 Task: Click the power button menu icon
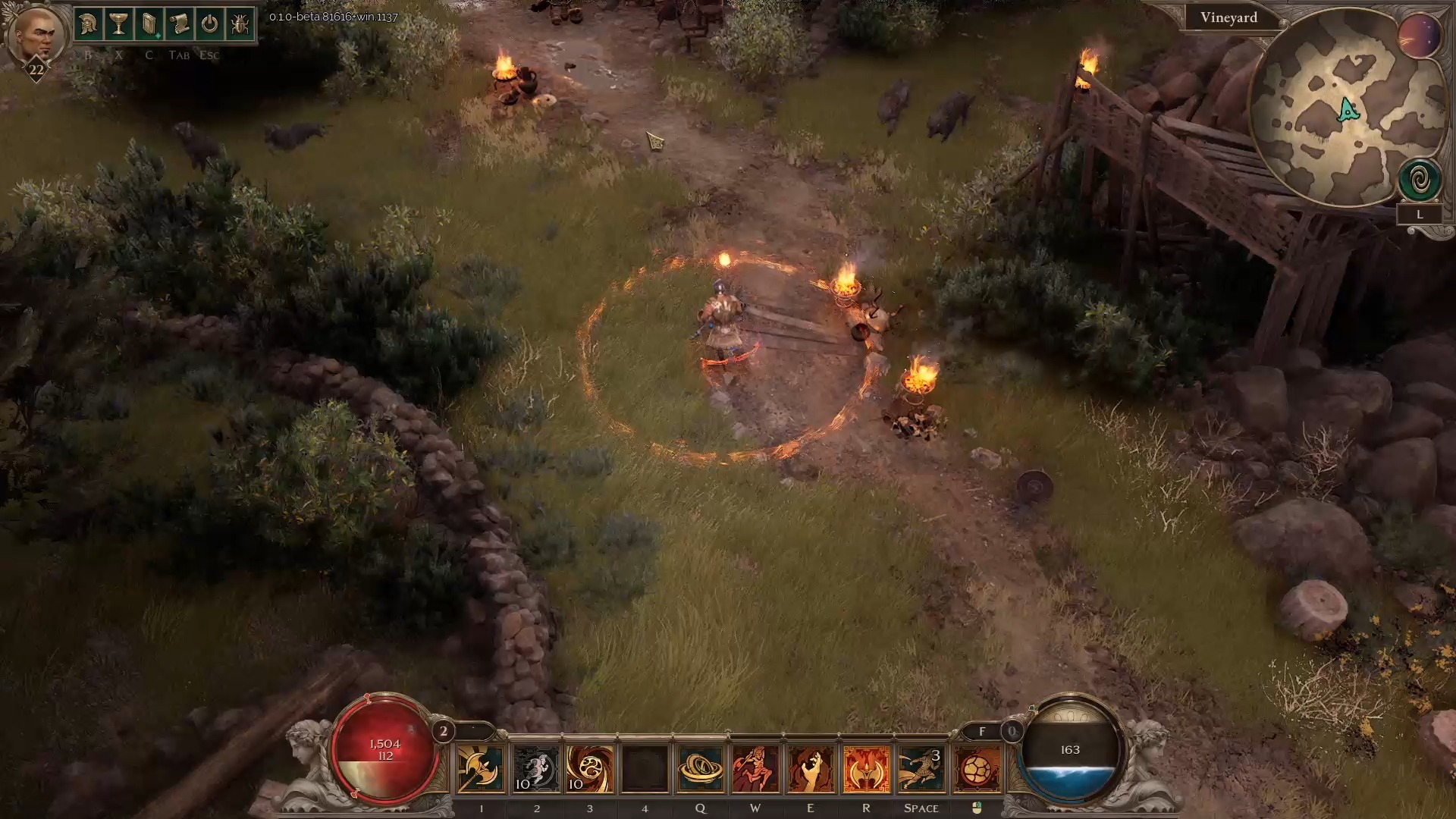click(x=209, y=25)
